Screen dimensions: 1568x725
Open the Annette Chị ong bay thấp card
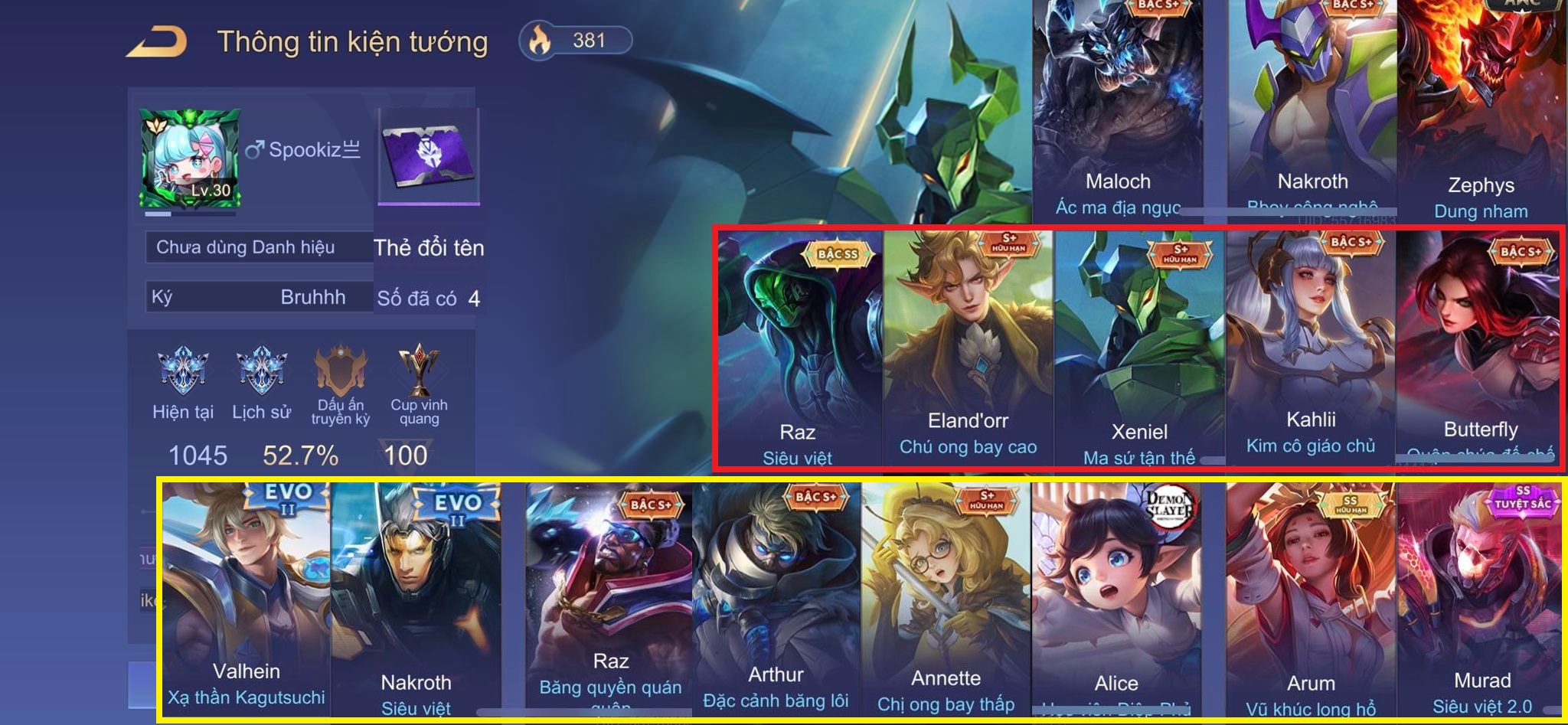point(946,597)
